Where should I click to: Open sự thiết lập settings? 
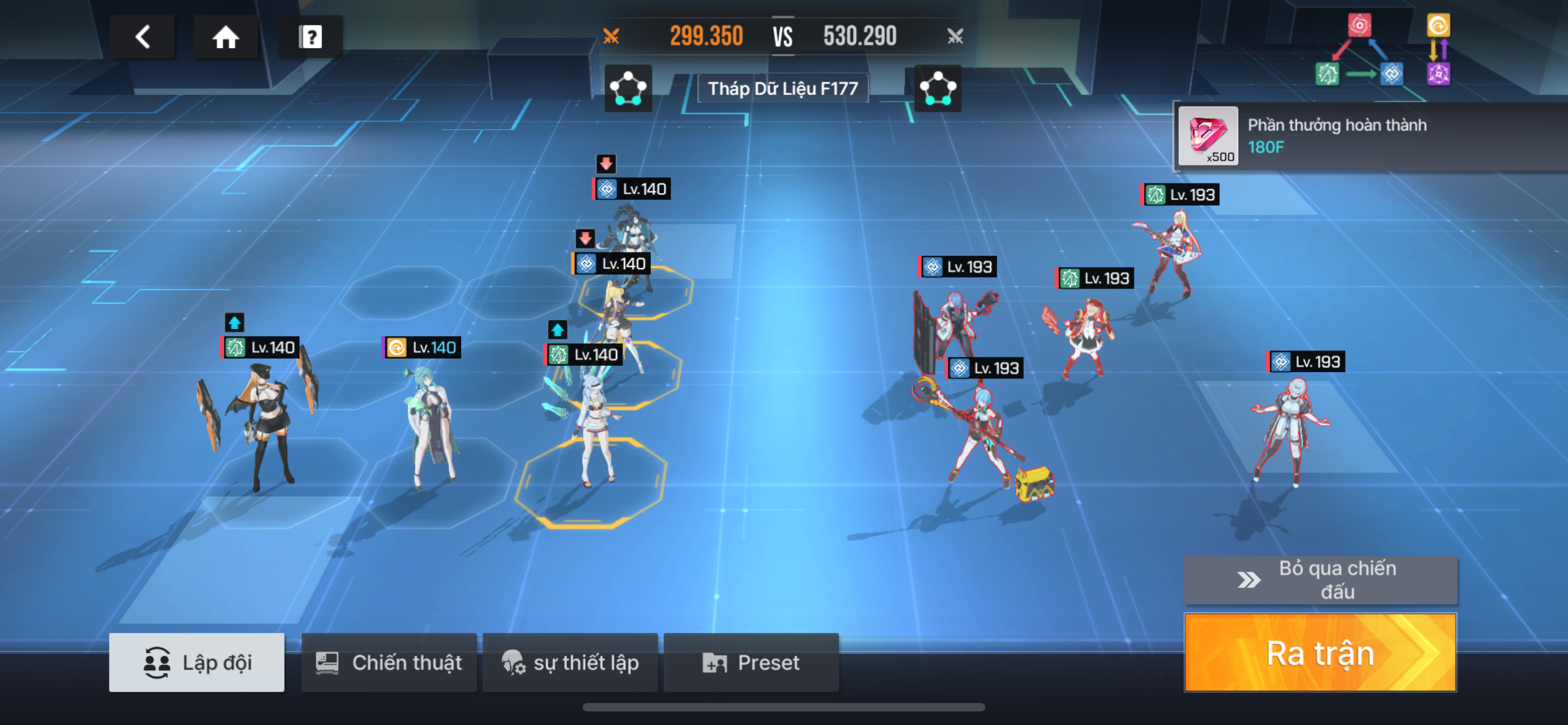[570, 662]
